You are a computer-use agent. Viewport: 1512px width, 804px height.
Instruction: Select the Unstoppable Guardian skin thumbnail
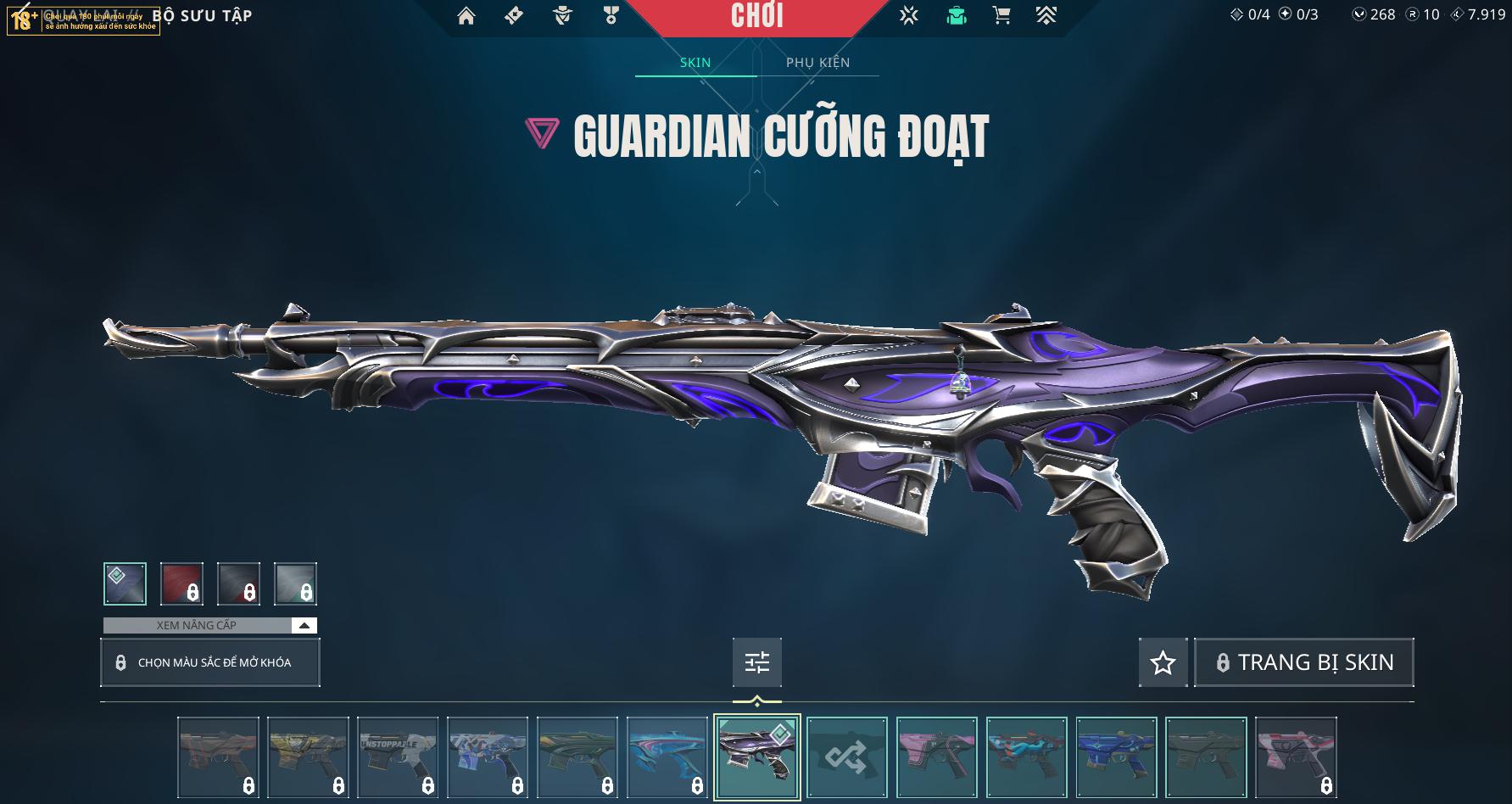[398, 757]
